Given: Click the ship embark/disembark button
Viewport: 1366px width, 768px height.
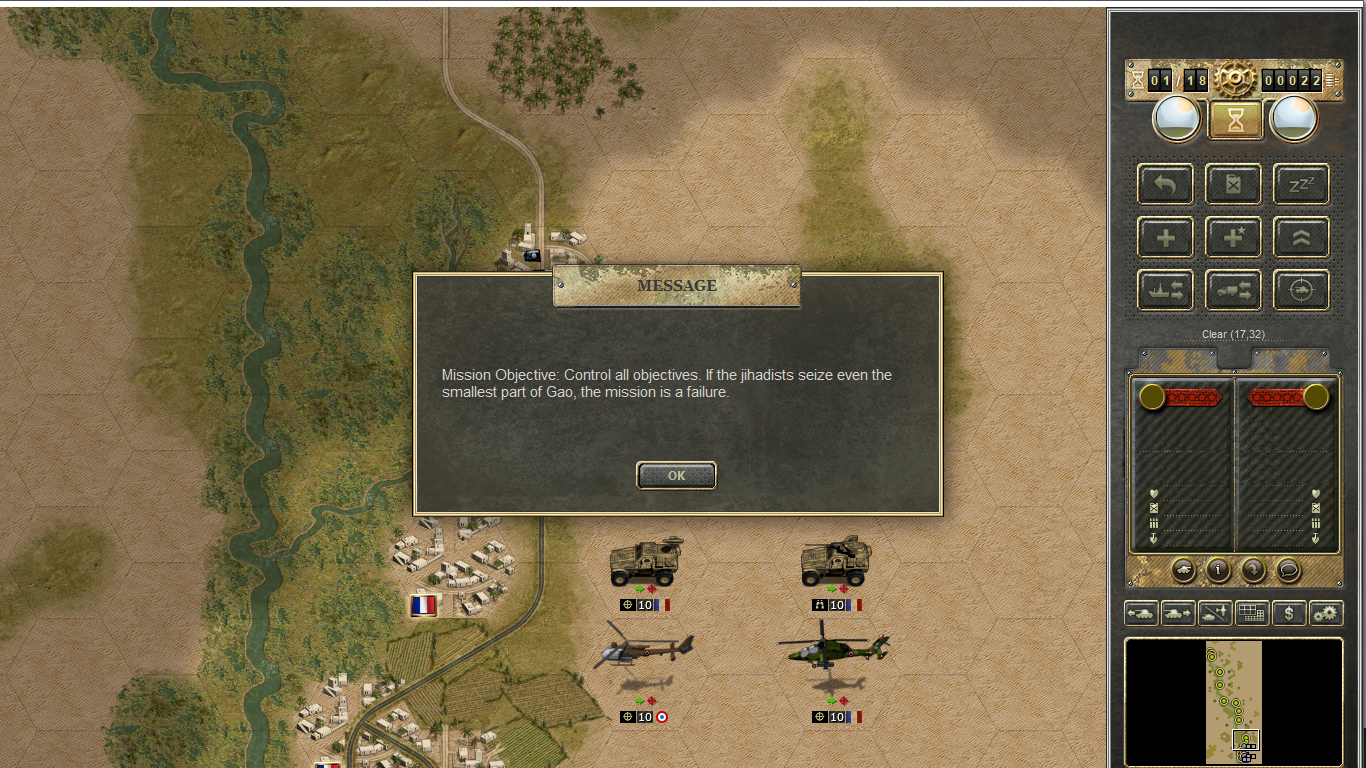Looking at the screenshot, I should 1165,291.
